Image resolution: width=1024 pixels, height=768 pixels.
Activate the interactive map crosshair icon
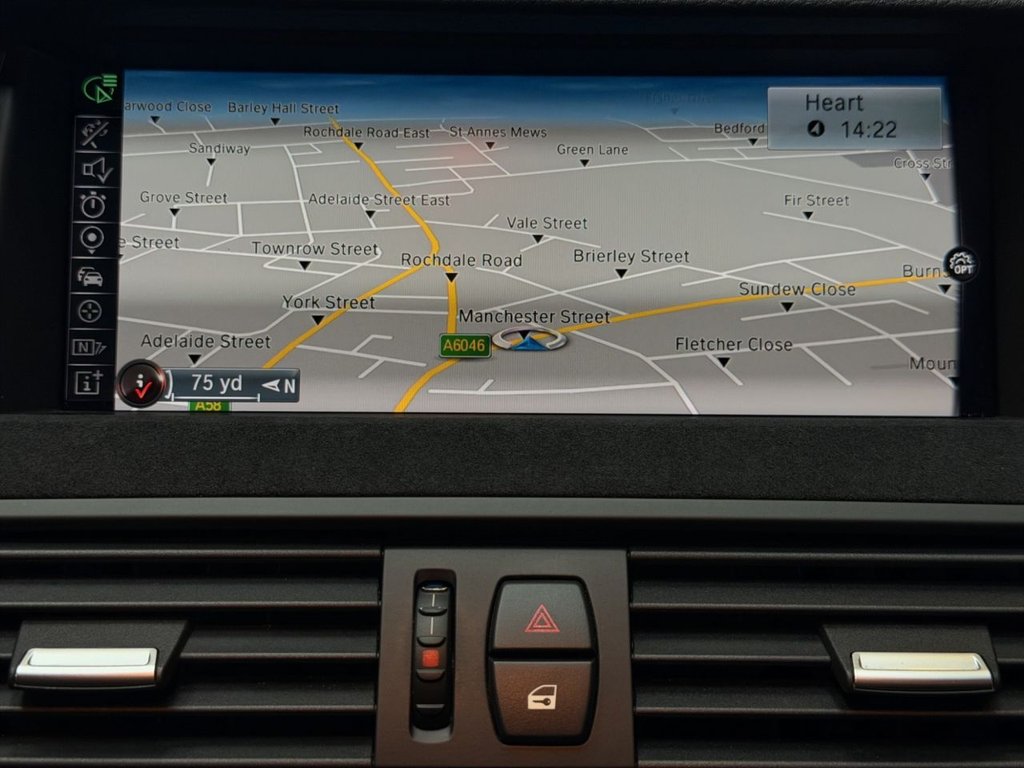pos(91,311)
